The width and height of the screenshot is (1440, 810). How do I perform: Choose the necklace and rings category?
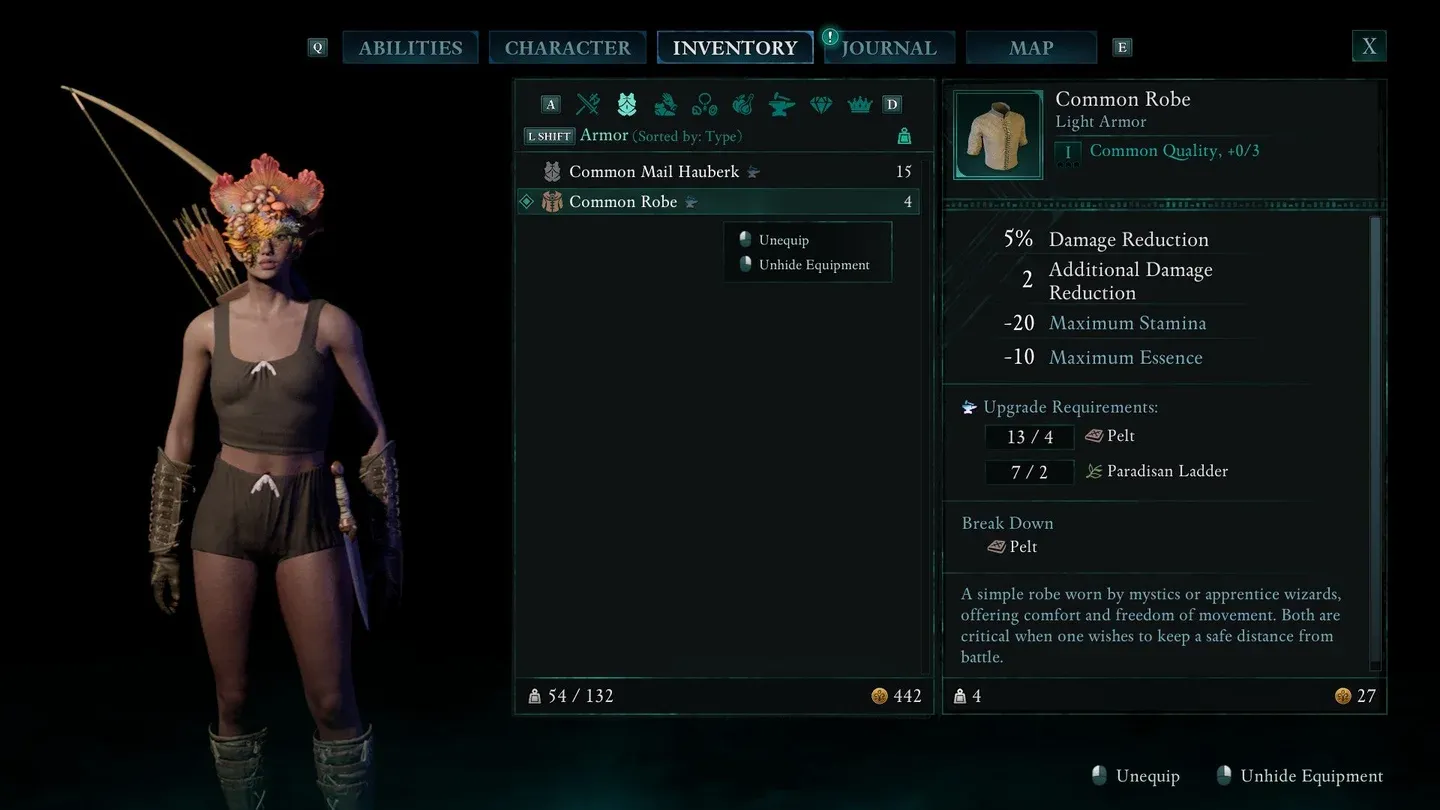click(704, 104)
